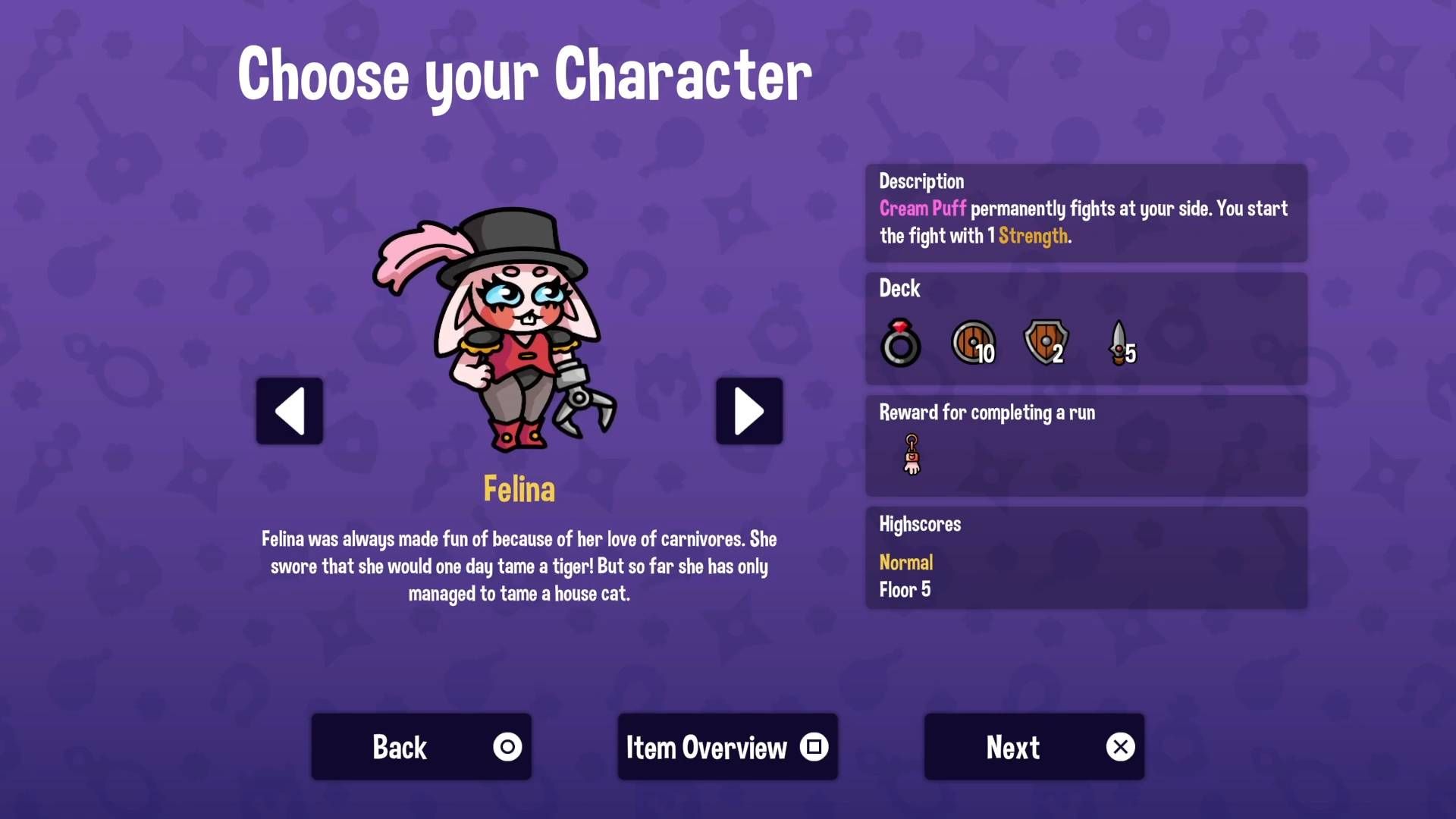Inspect the ruby ring card in the Deck
The height and width of the screenshot is (819, 1456).
coord(899,343)
